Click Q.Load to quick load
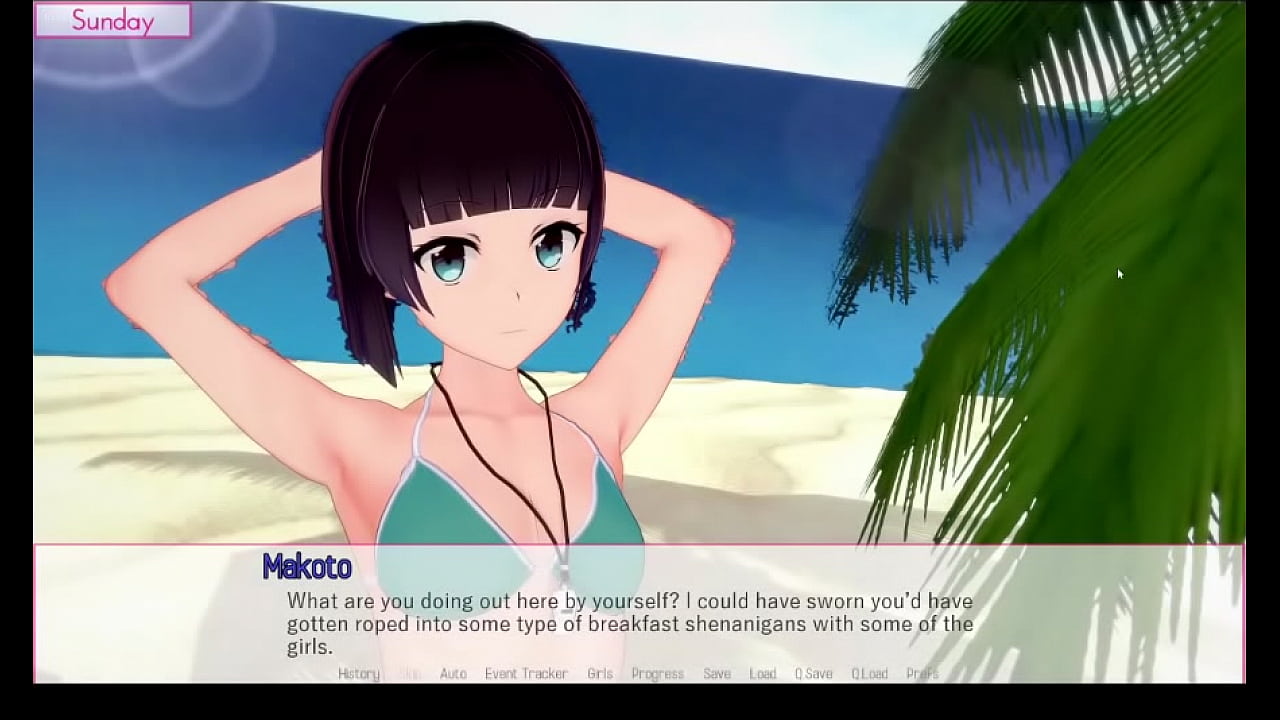The height and width of the screenshot is (720, 1280). click(x=869, y=674)
